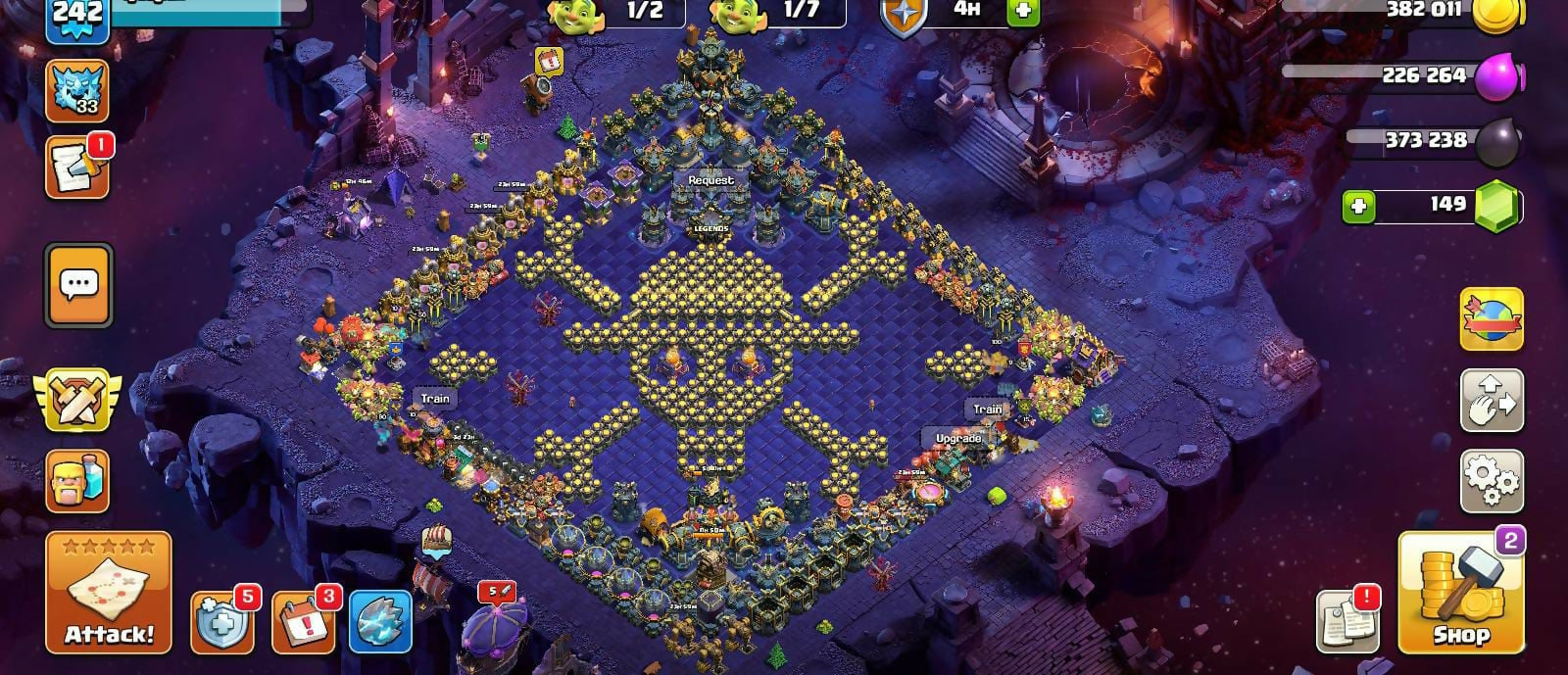Open the events calendar icon
1568x675 pixels.
(x=302, y=621)
